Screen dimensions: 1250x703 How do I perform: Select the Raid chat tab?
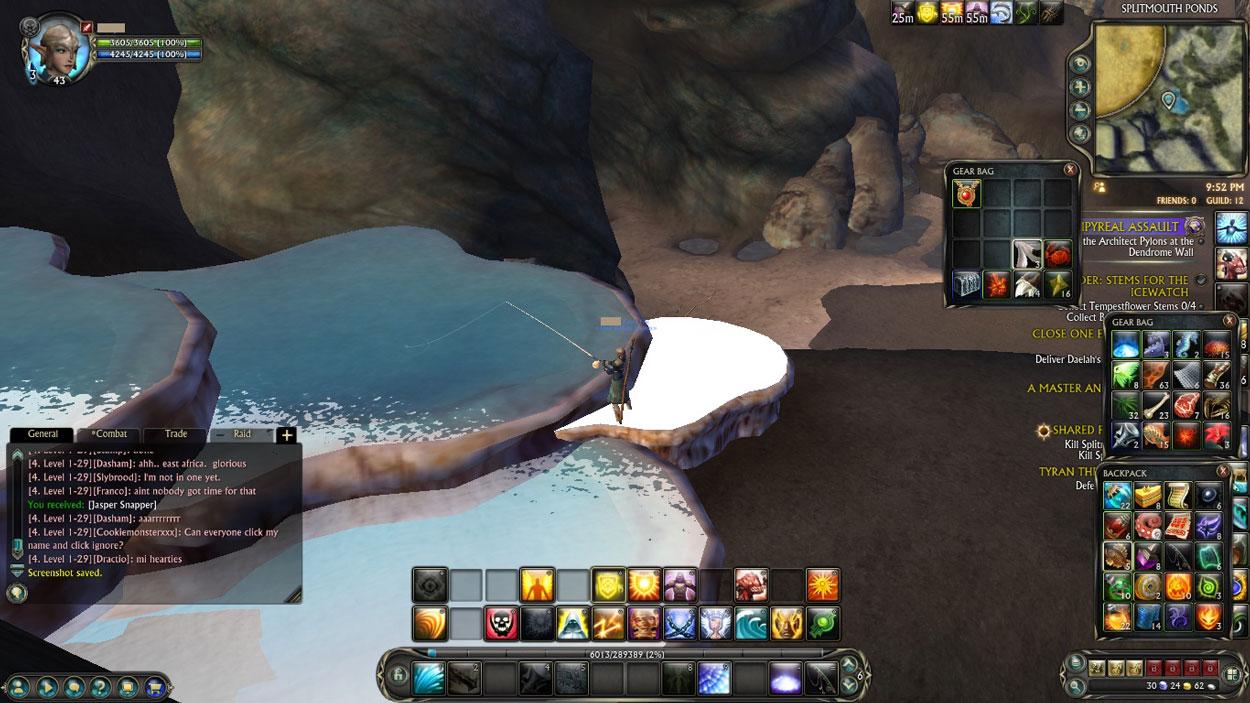242,434
